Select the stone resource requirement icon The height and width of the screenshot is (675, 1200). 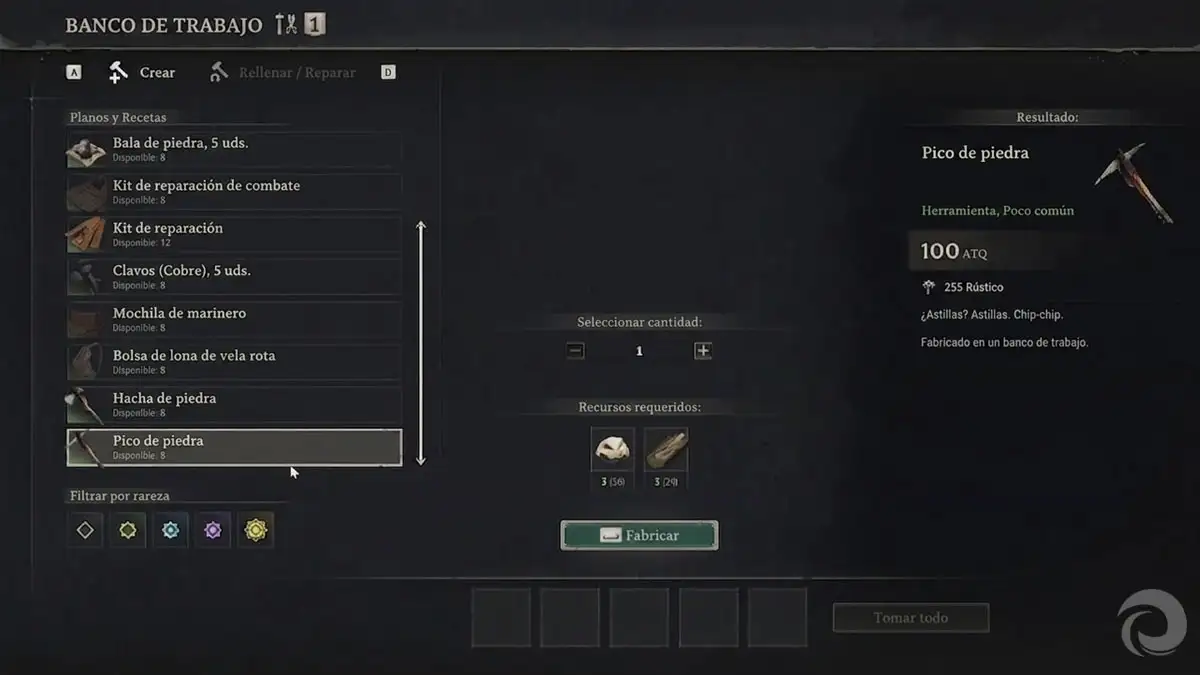coord(612,450)
